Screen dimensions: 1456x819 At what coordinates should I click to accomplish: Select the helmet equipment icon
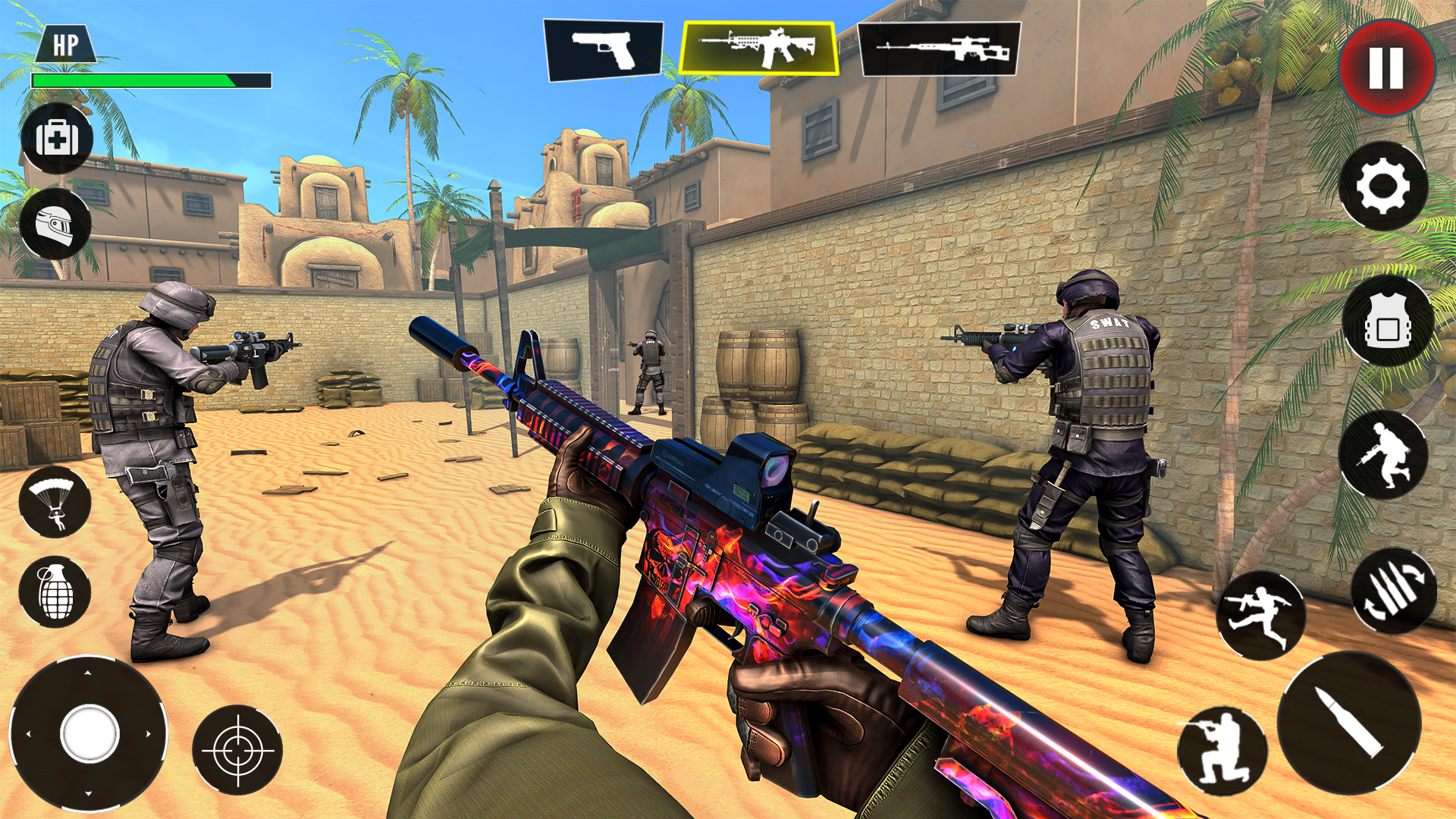click(x=57, y=224)
